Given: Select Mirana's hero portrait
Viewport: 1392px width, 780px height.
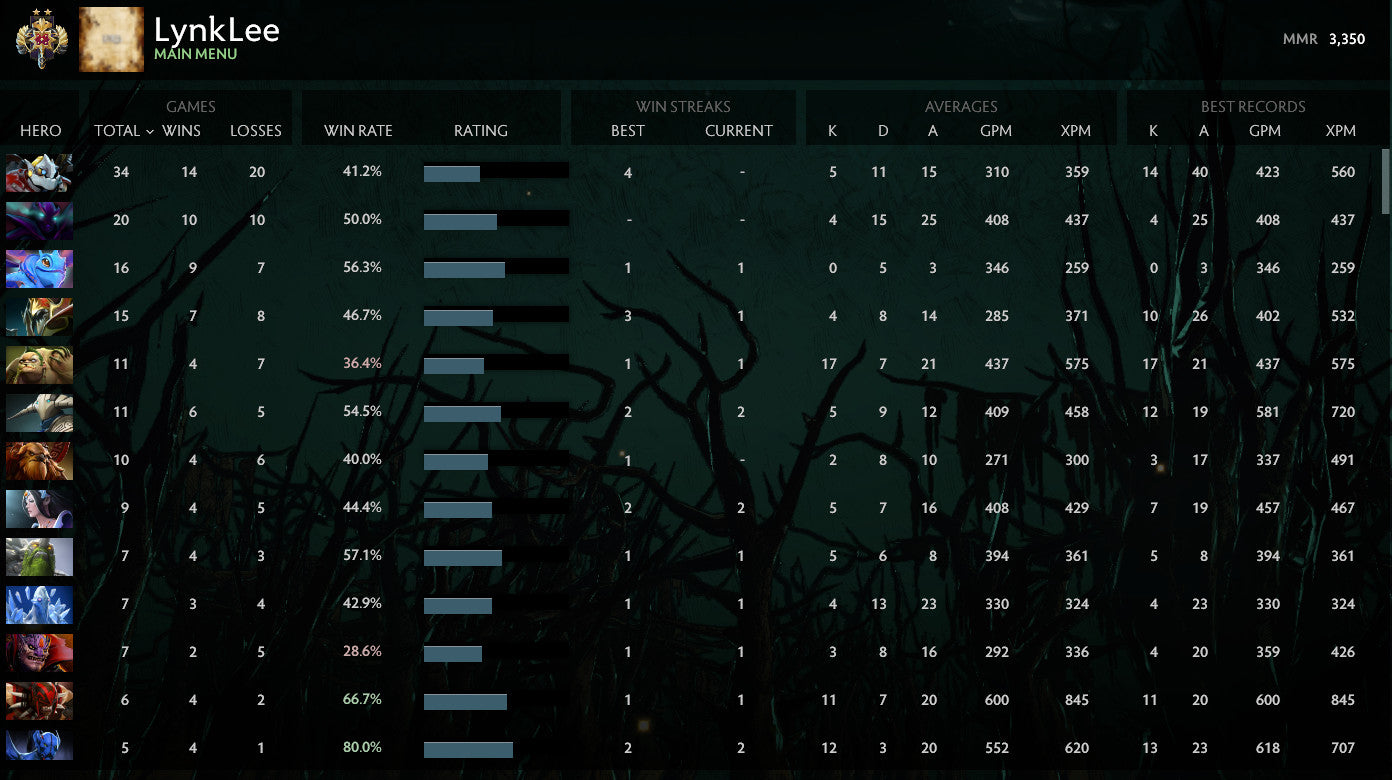Looking at the screenshot, I should (x=39, y=509).
